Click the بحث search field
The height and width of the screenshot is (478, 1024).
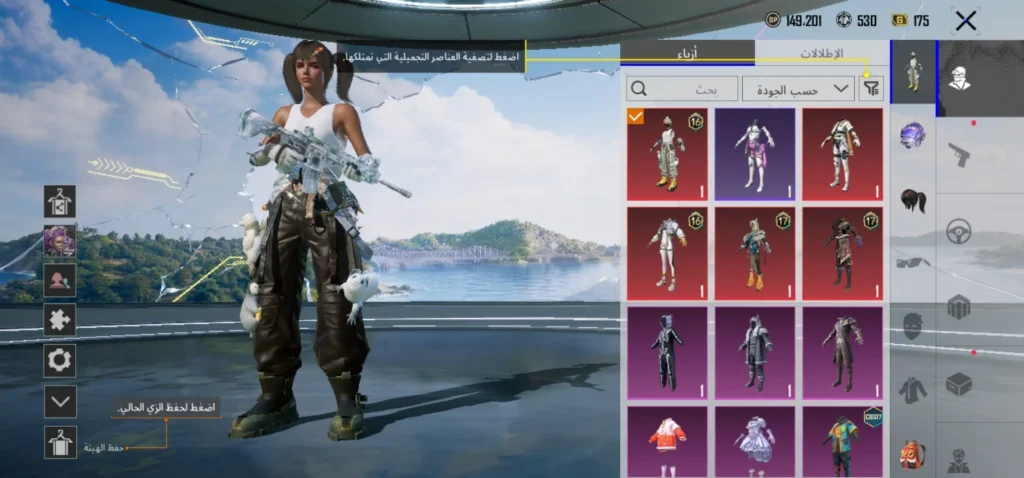[682, 89]
